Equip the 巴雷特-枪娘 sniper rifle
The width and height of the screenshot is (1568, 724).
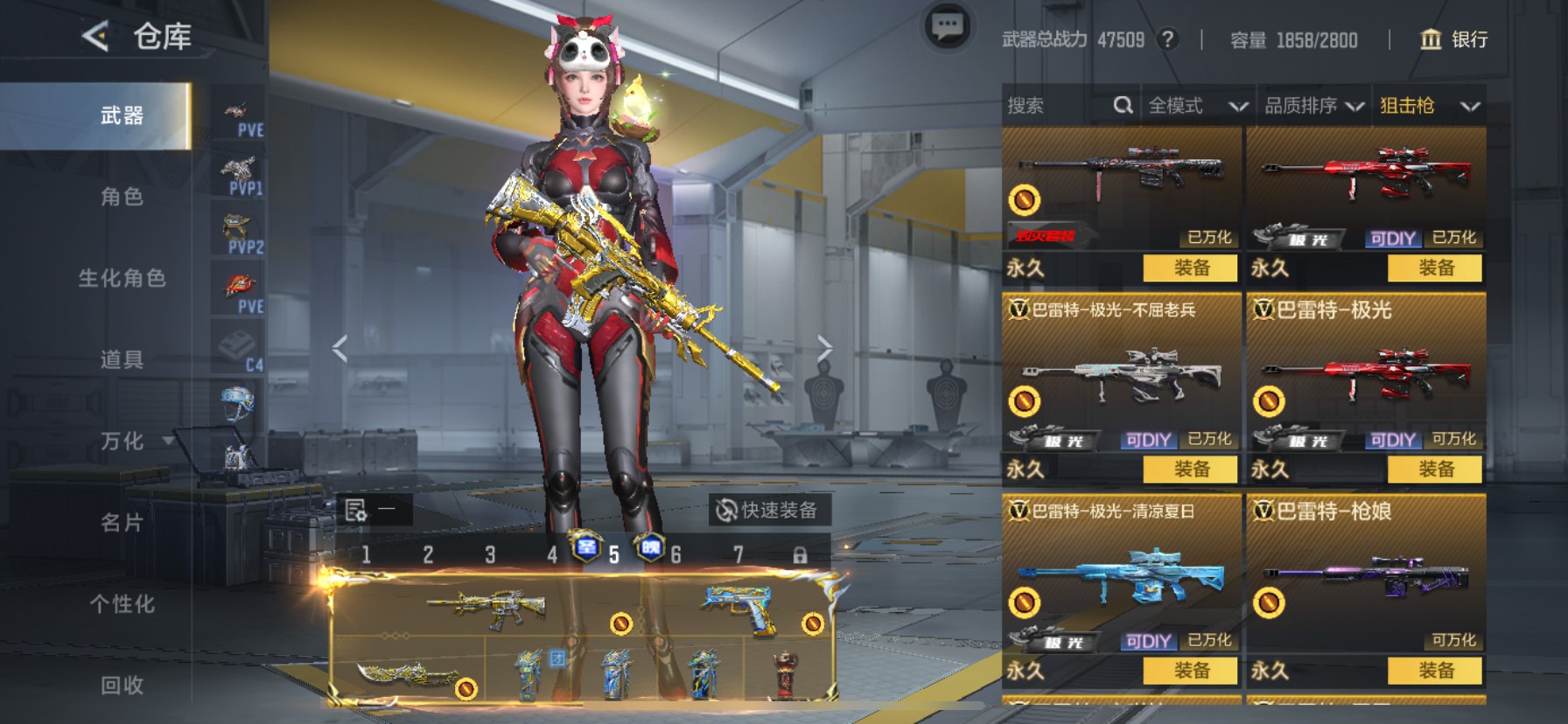tap(1435, 671)
